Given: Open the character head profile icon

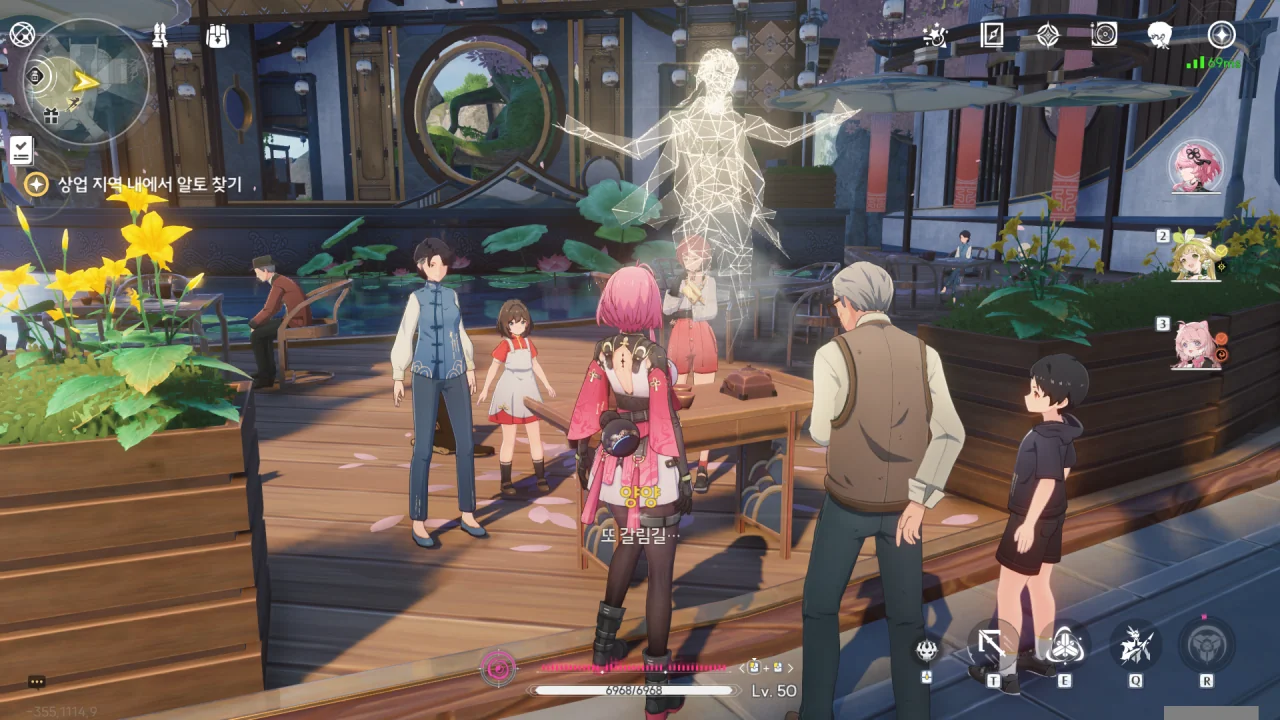Looking at the screenshot, I should coord(1160,35).
